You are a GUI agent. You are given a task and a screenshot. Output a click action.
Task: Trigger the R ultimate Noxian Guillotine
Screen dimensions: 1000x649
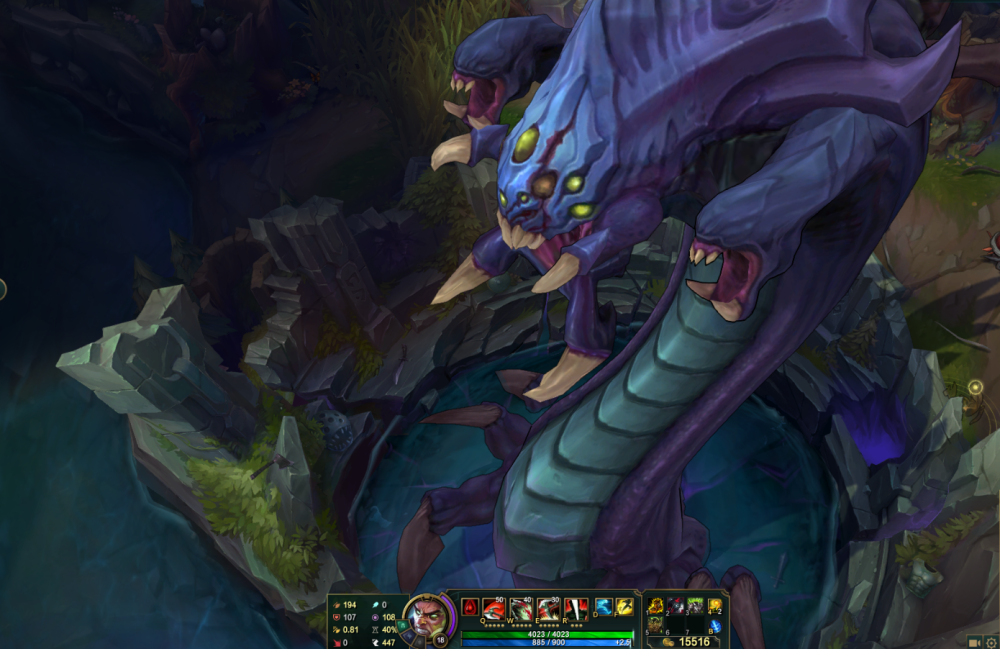(574, 608)
